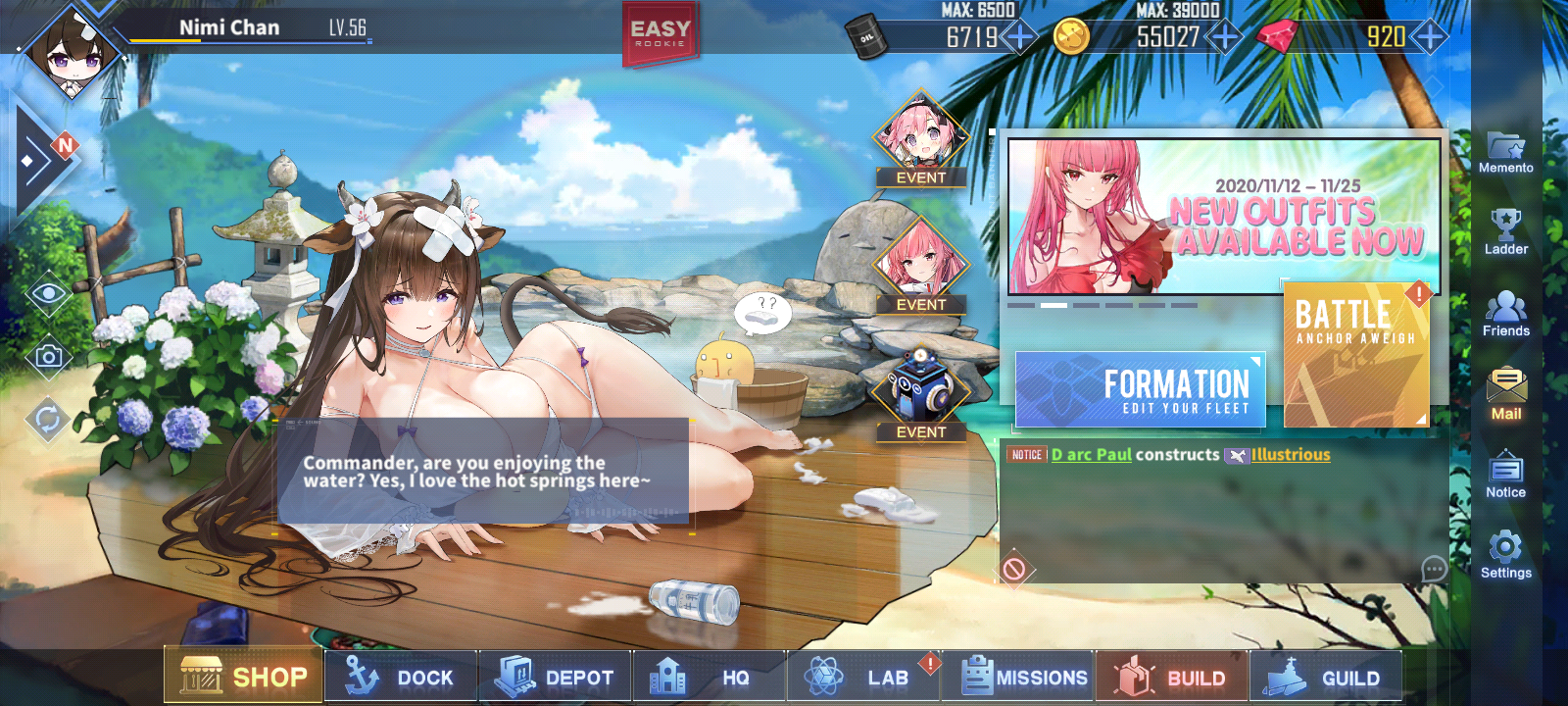Edit your fleet in Formation

1141,390
